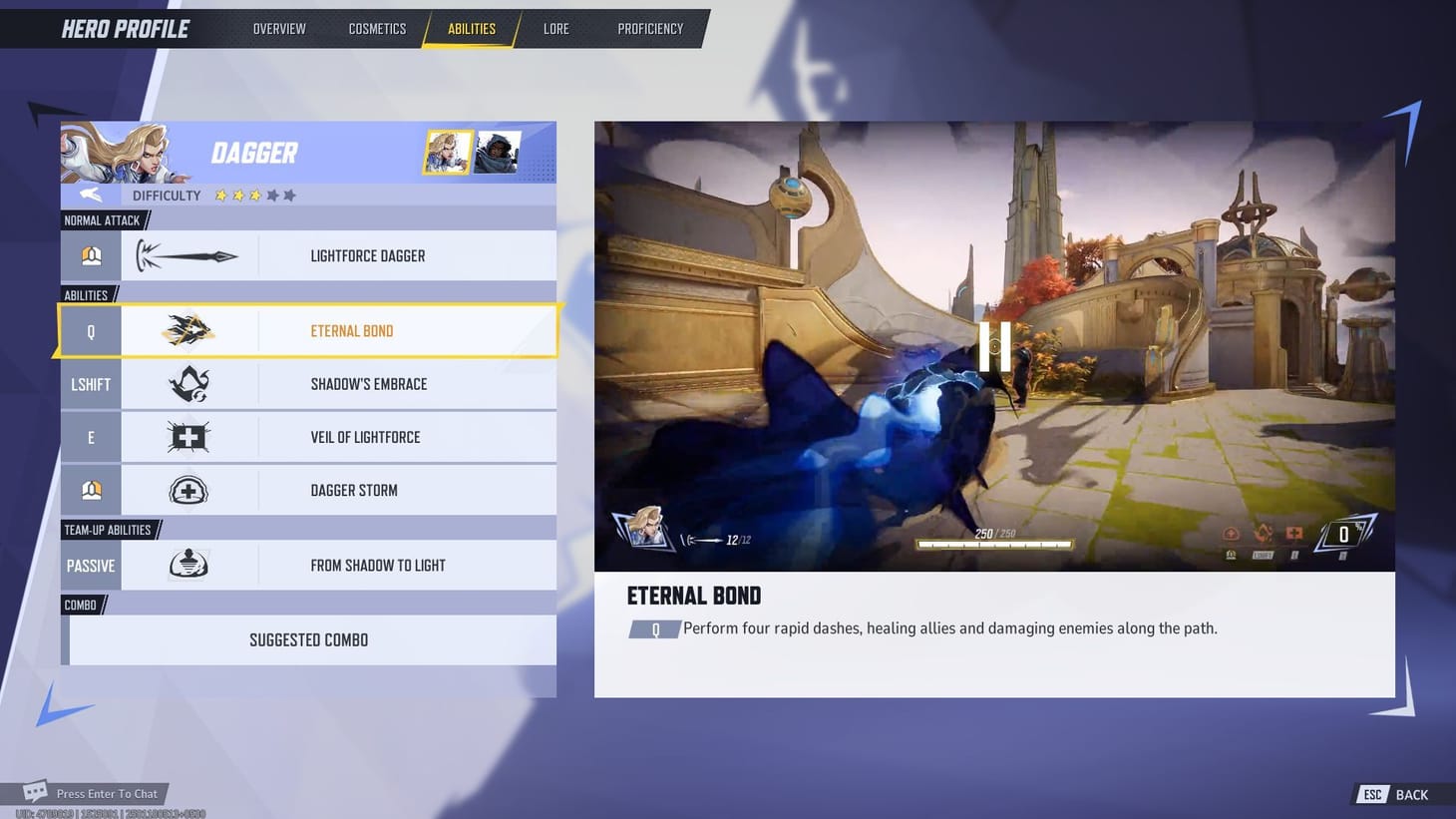
Task: Click the difficulty star rating
Action: click(x=254, y=196)
